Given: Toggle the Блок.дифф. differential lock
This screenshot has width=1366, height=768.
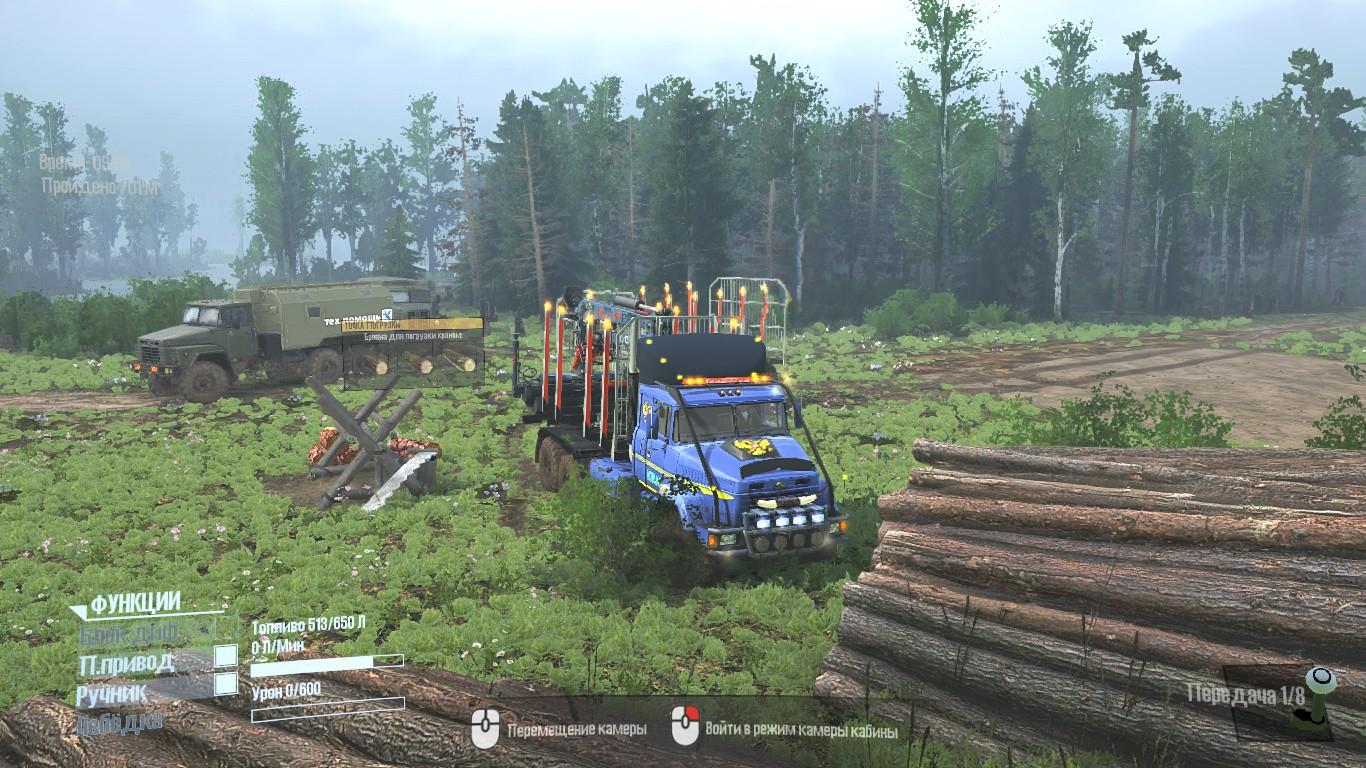Looking at the screenshot, I should tap(226, 629).
